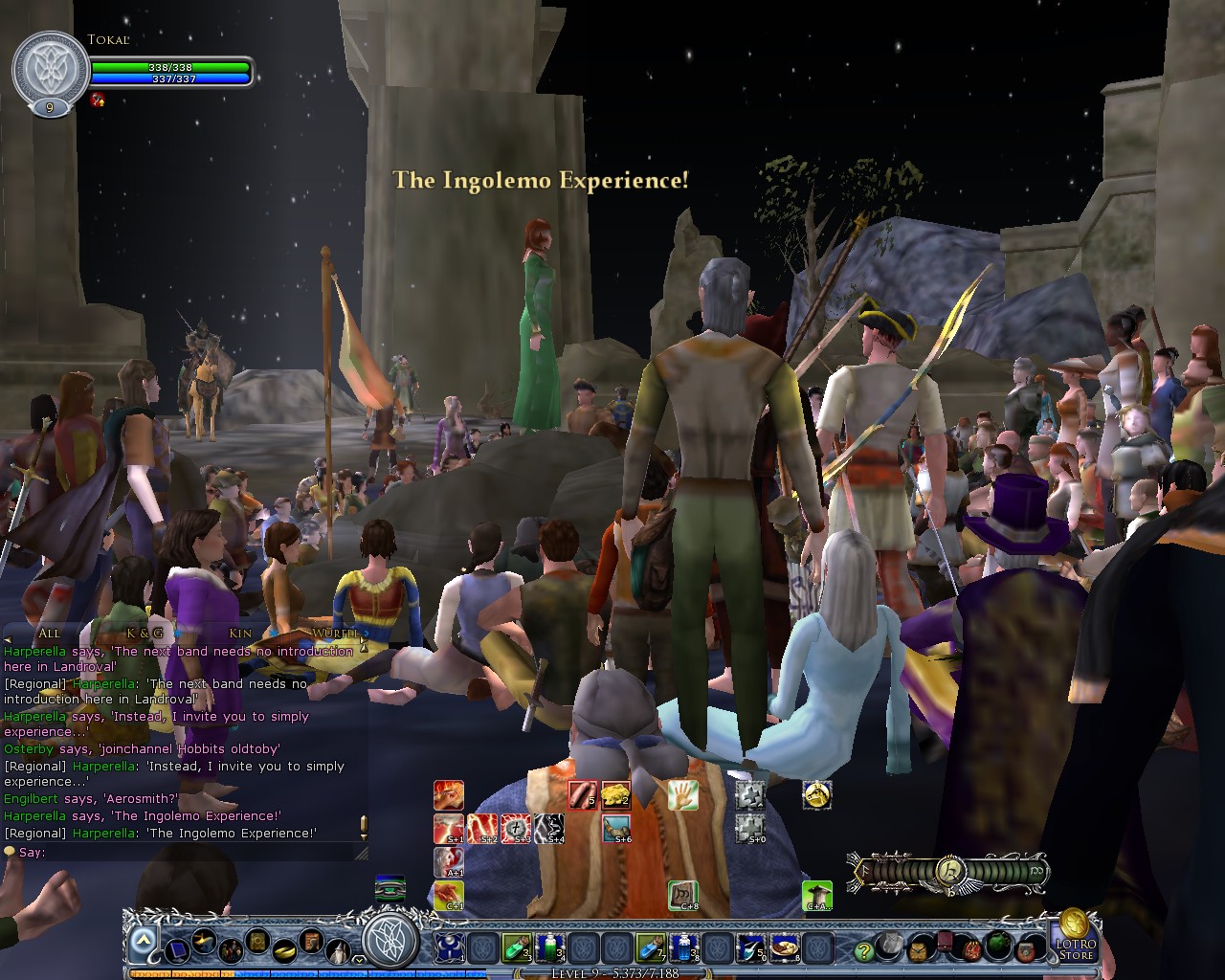Select the plate of food quickslot

click(x=785, y=947)
